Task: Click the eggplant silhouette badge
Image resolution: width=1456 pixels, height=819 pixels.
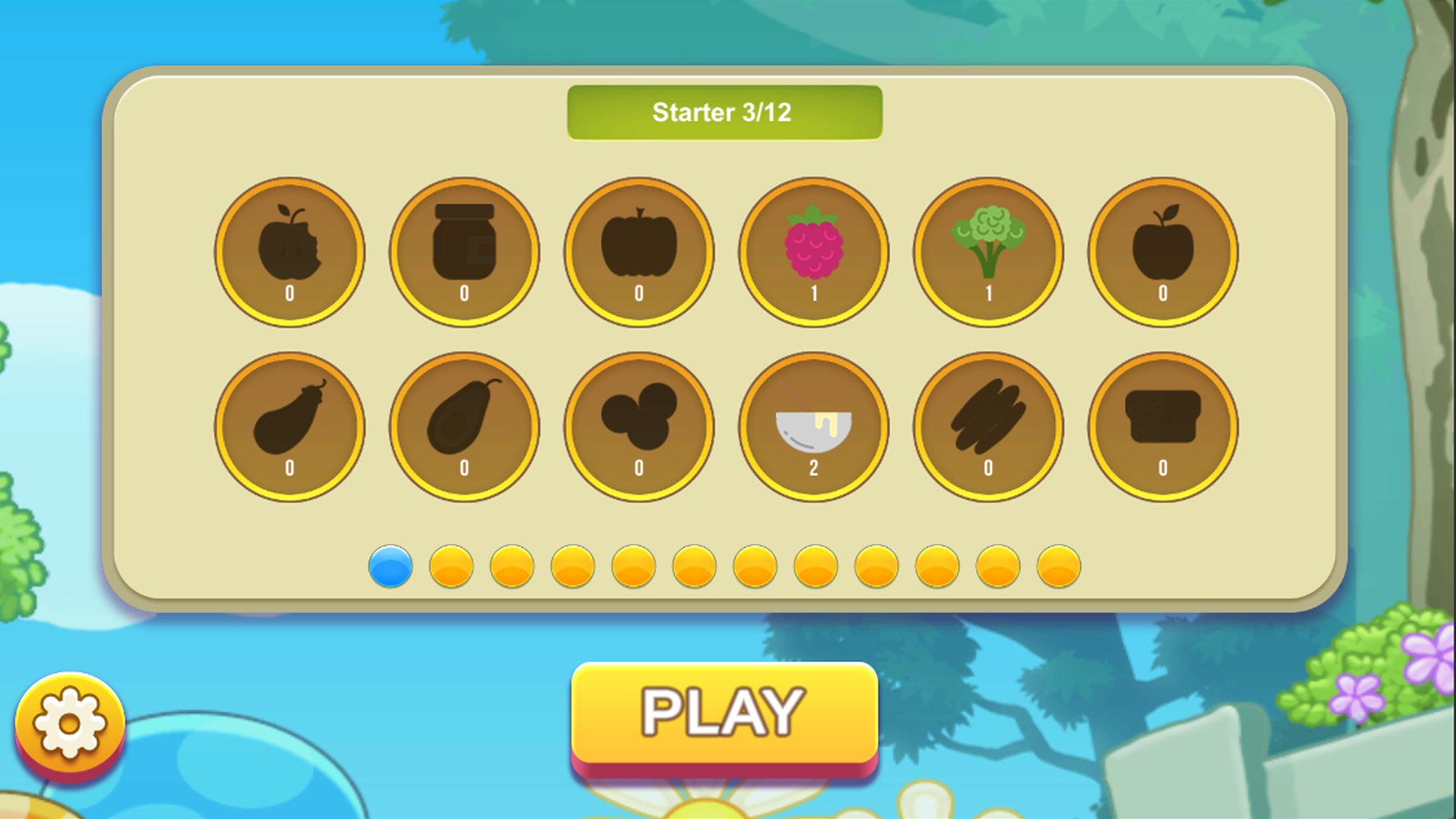Action: 290,426
